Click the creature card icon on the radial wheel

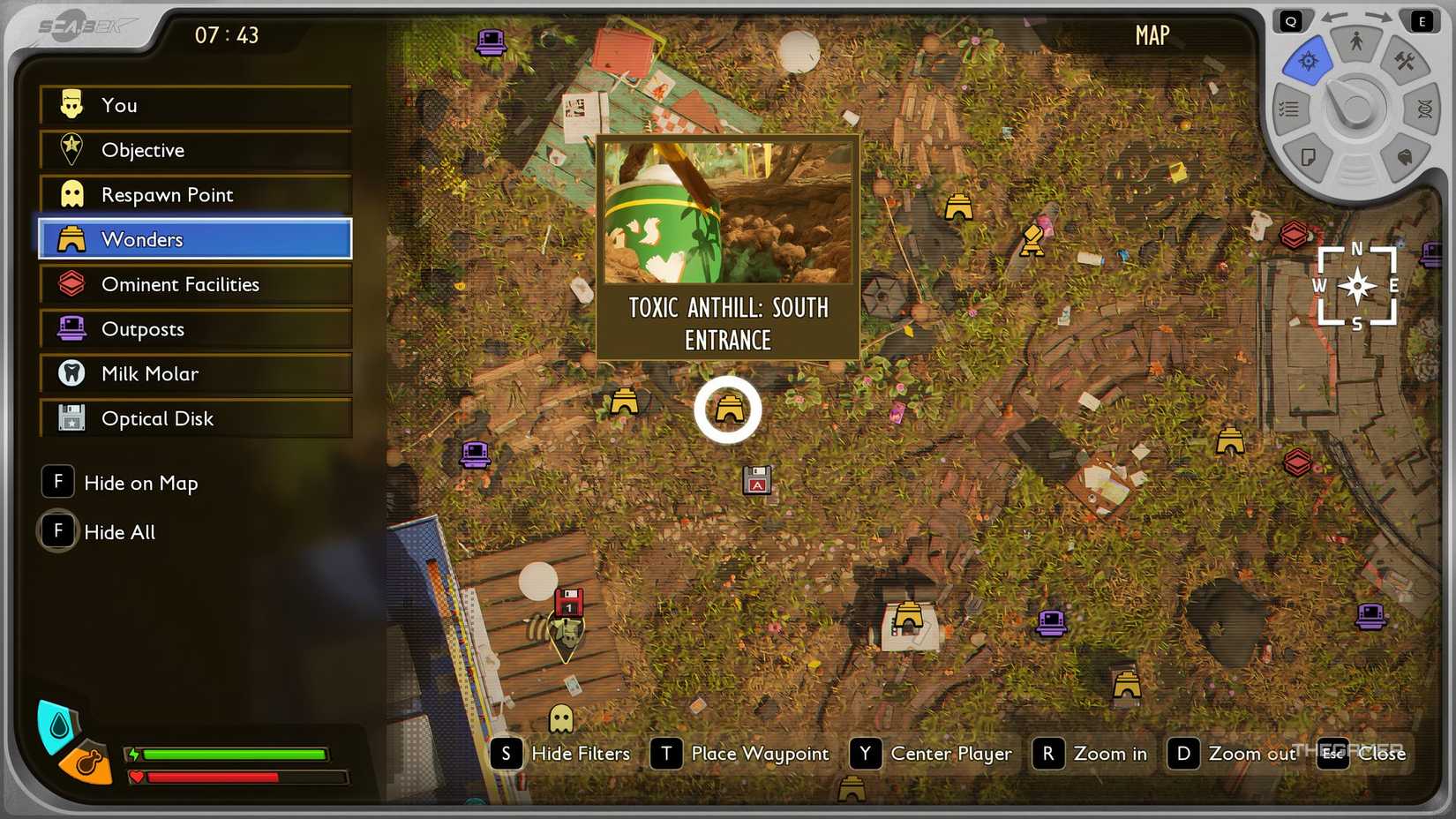(1404, 156)
